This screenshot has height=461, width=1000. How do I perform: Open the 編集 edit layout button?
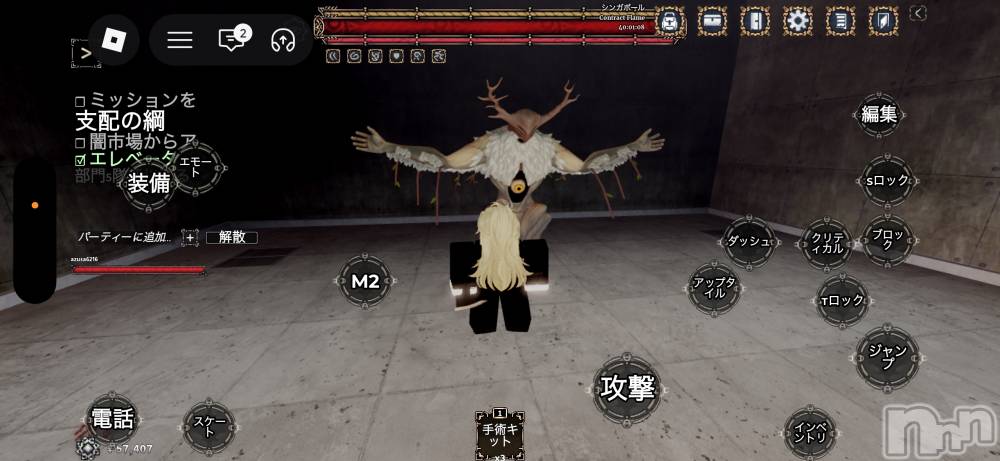click(880, 115)
